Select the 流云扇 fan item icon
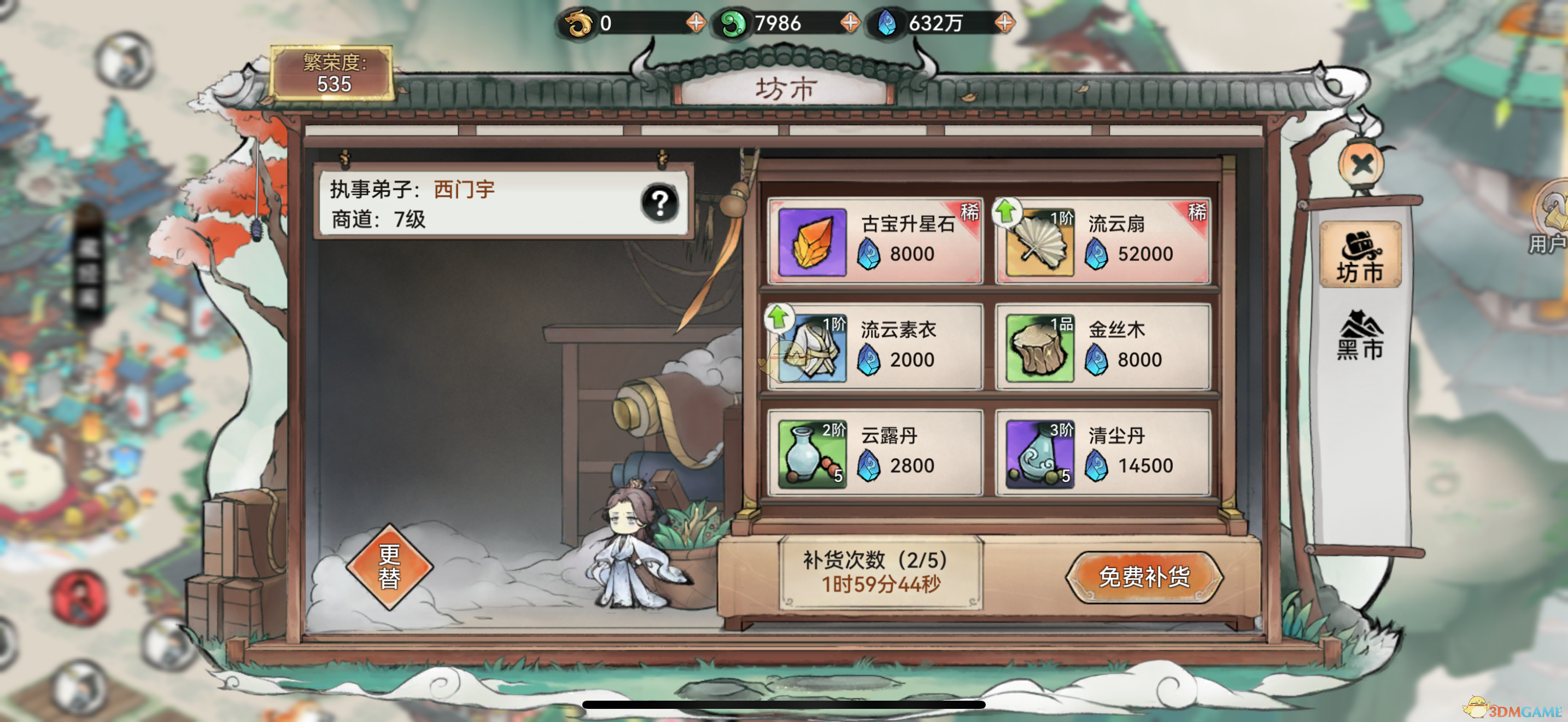 [1041, 241]
